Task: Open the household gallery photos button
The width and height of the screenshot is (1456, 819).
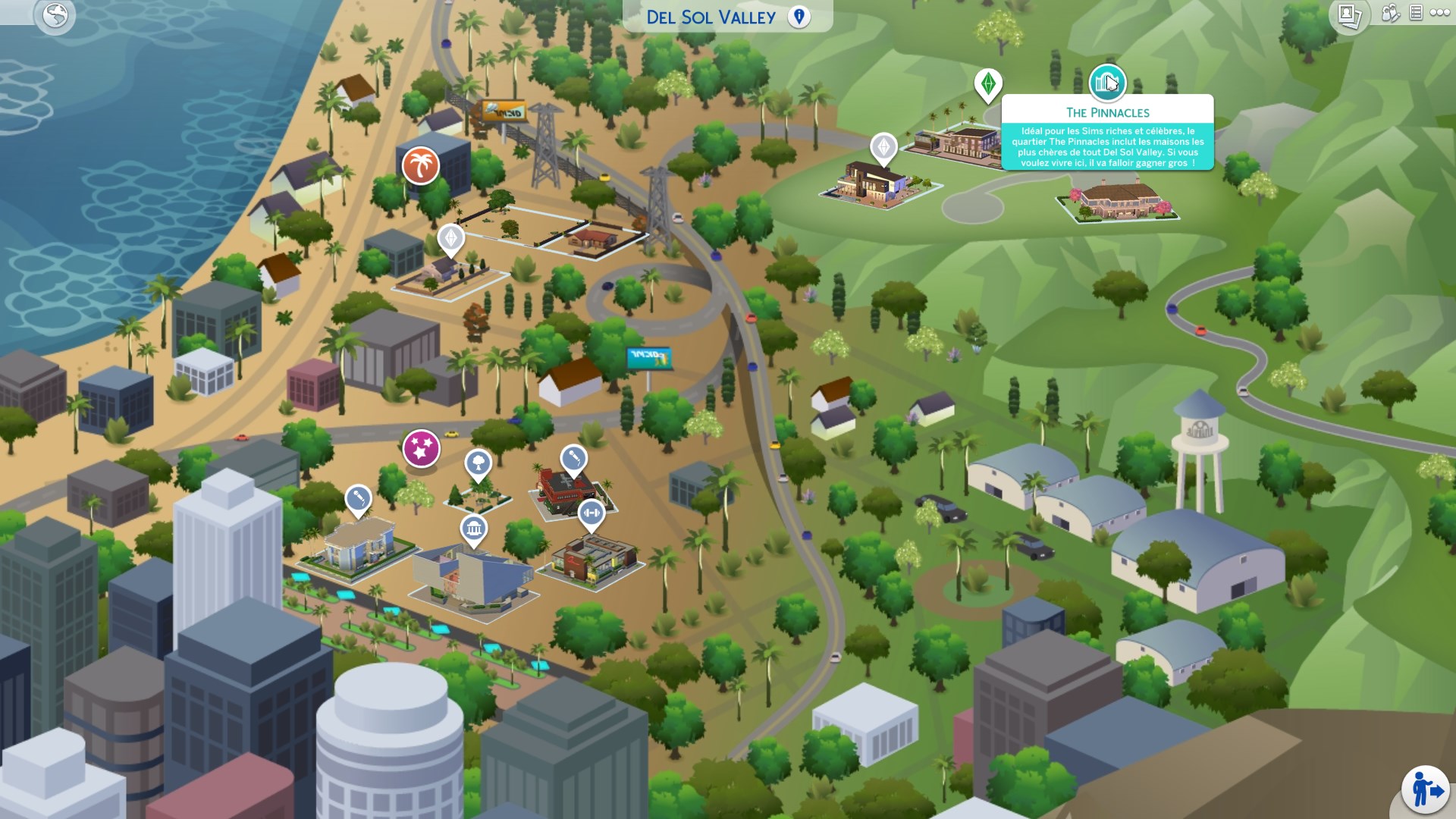Action: pos(1349,15)
